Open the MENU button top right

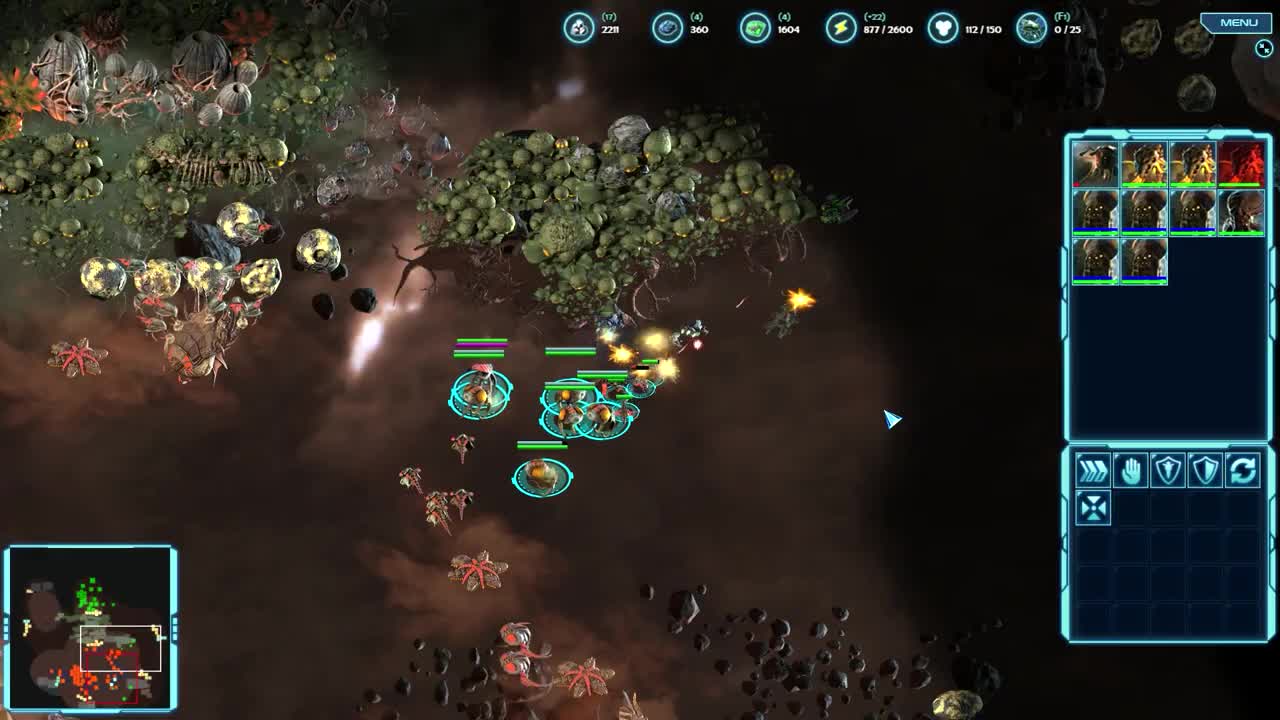pos(1237,21)
